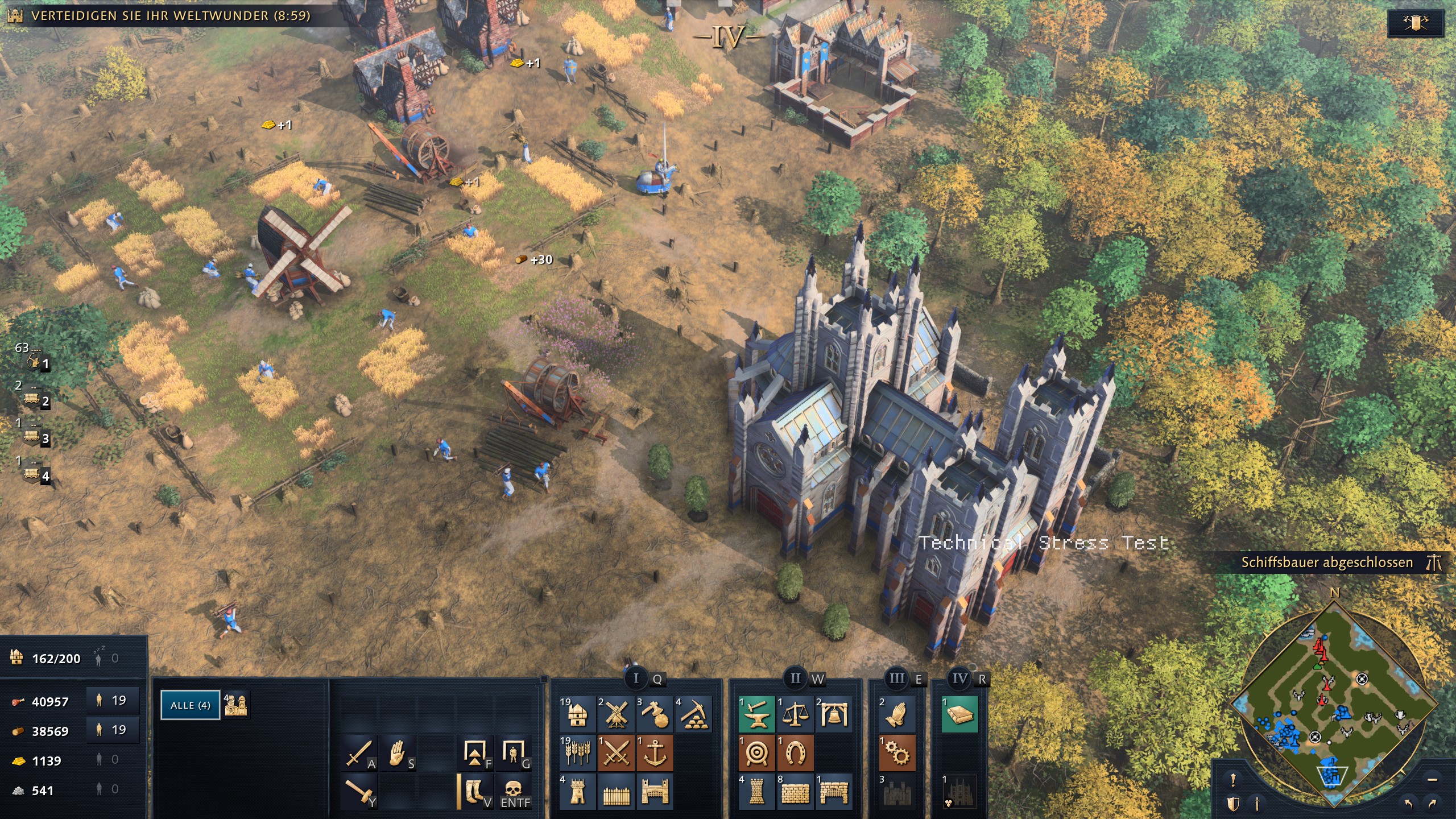This screenshot has height=819, width=1456.
Task: Switch to the Age II building tab
Action: coord(796,679)
